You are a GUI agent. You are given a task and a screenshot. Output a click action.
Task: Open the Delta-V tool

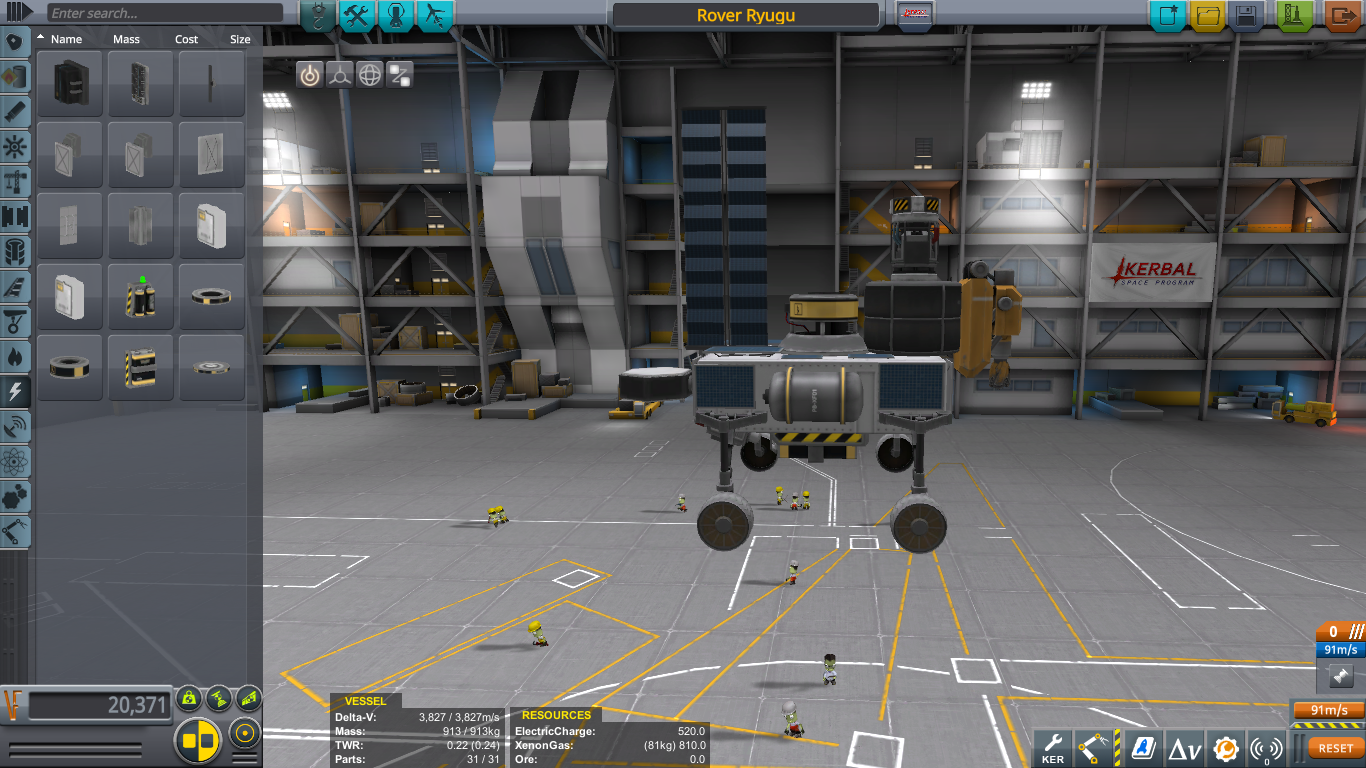(x=1185, y=747)
